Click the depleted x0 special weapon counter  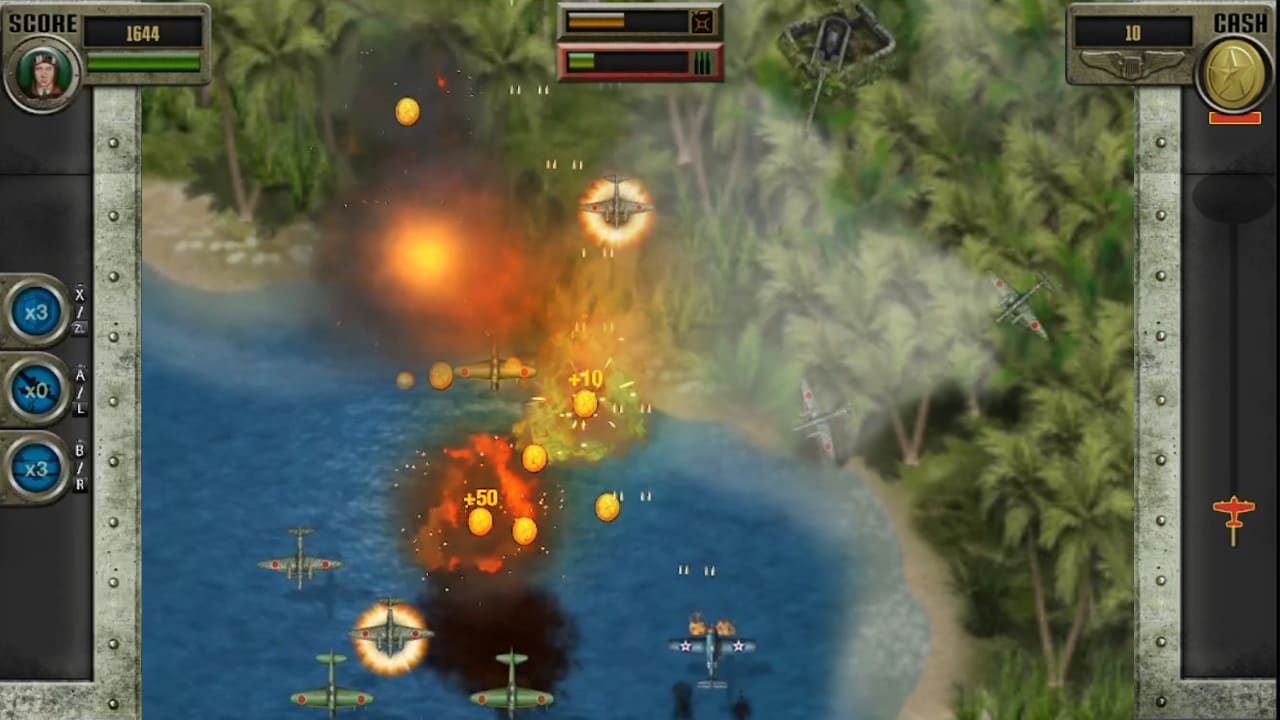36,391
